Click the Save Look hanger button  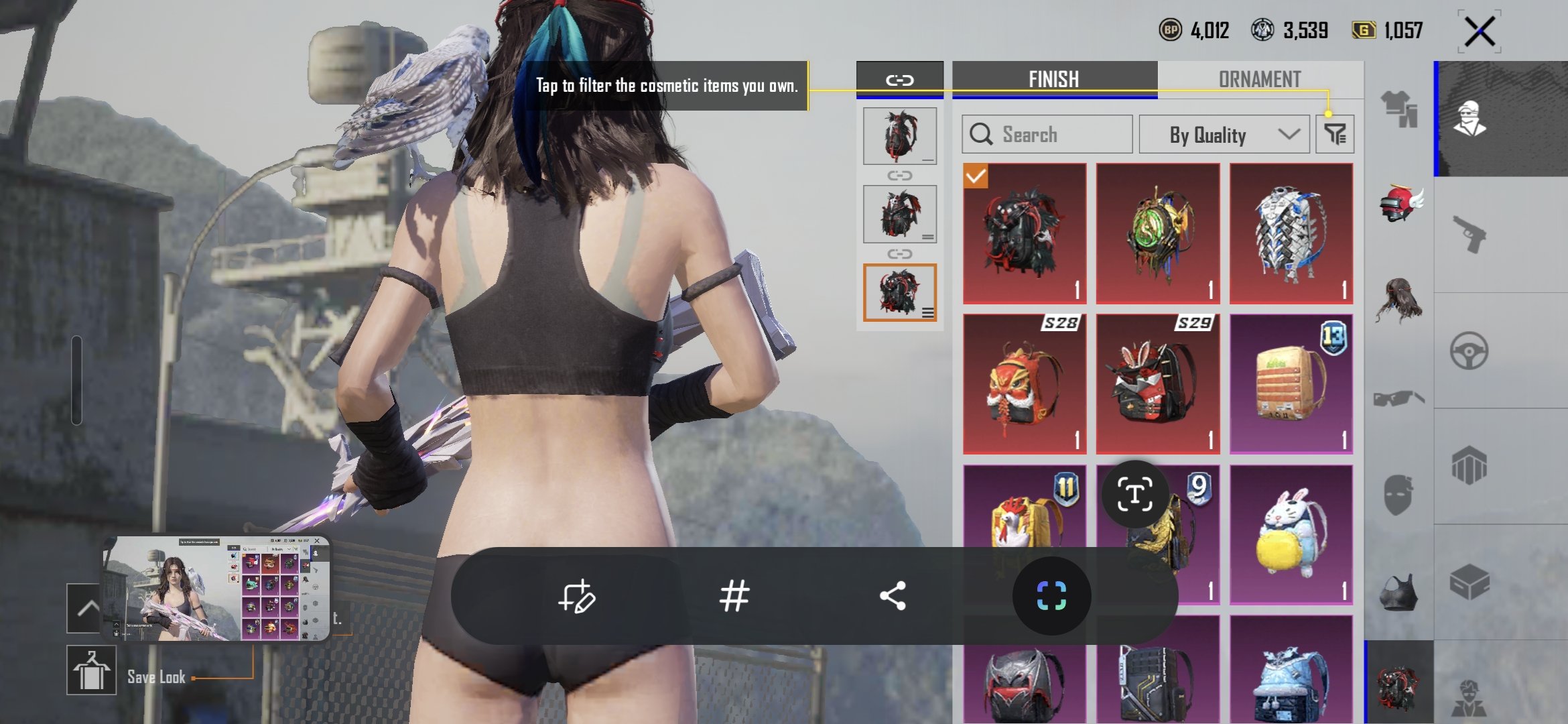92,670
